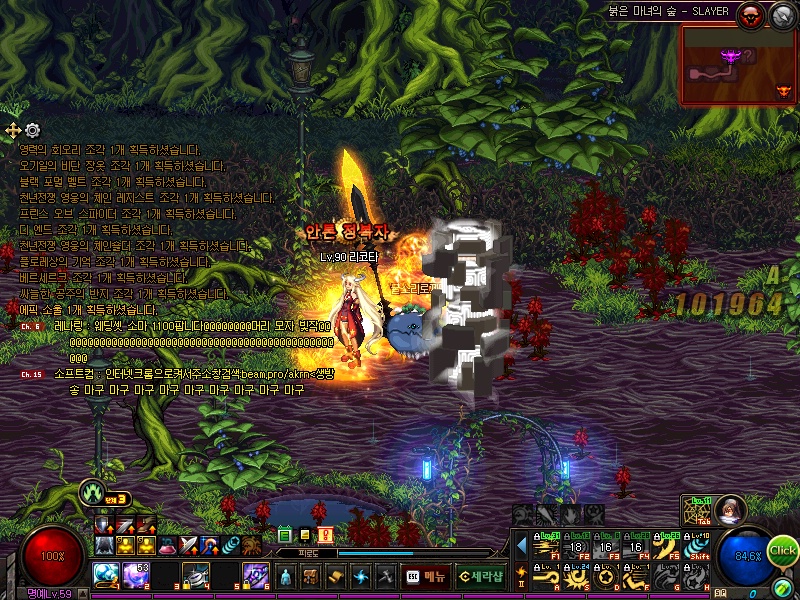Select the Tab-key spiderweb skill icon
The height and width of the screenshot is (600, 800).
[697, 511]
